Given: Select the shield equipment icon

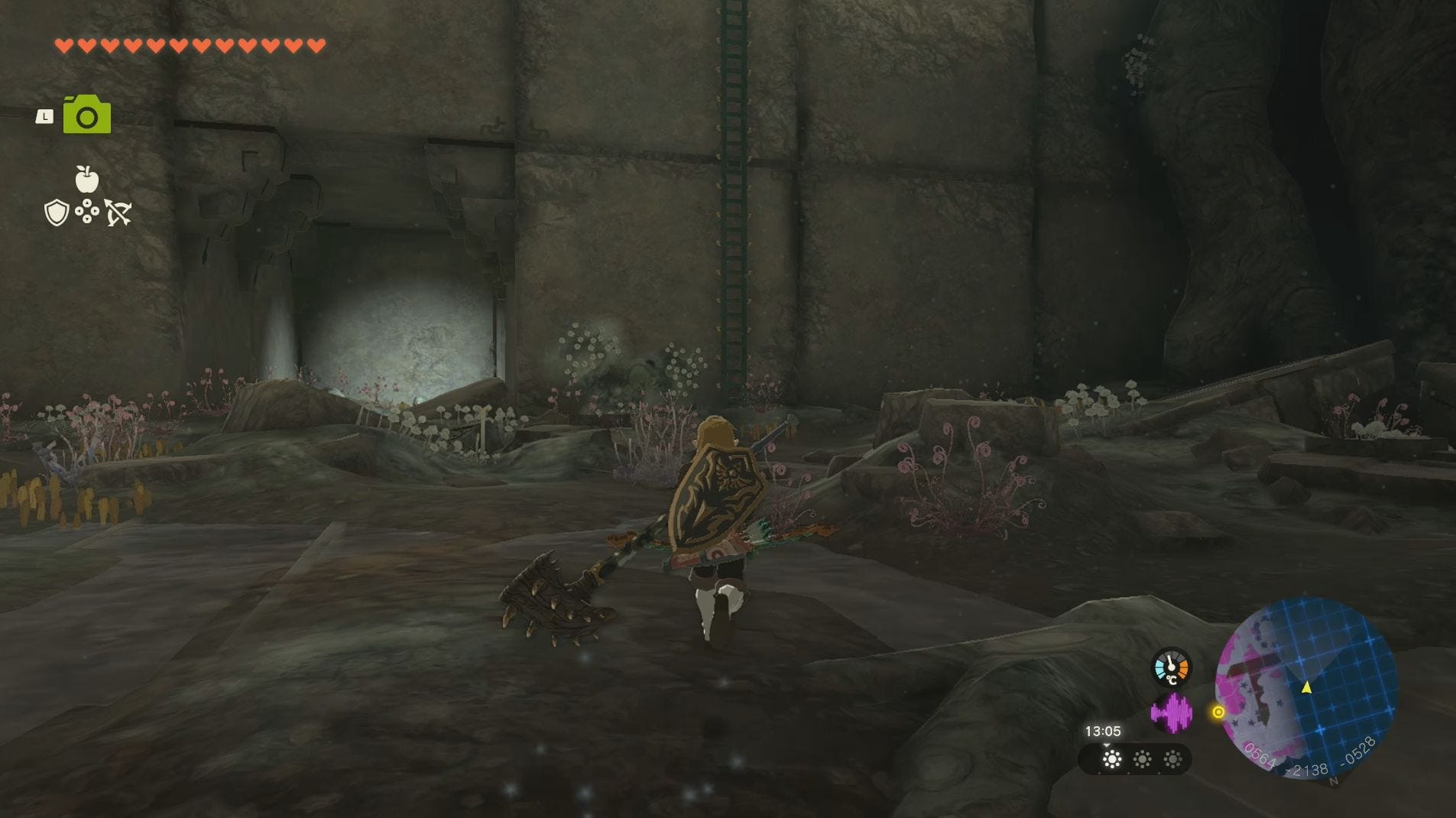Looking at the screenshot, I should [x=60, y=213].
